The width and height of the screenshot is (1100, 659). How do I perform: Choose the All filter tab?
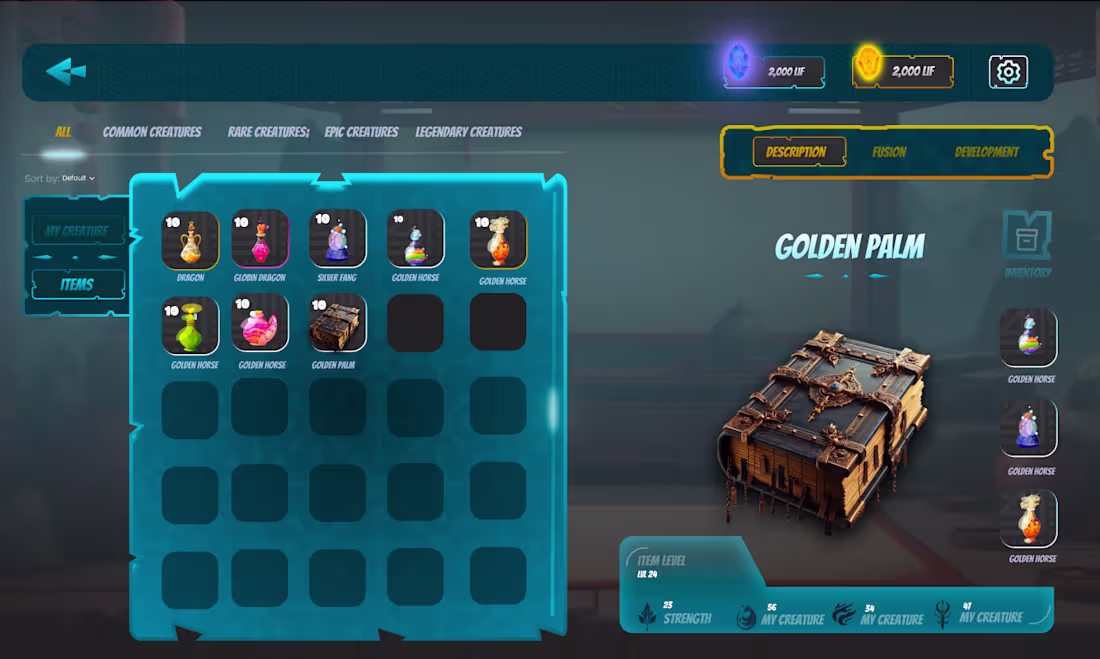pos(63,132)
